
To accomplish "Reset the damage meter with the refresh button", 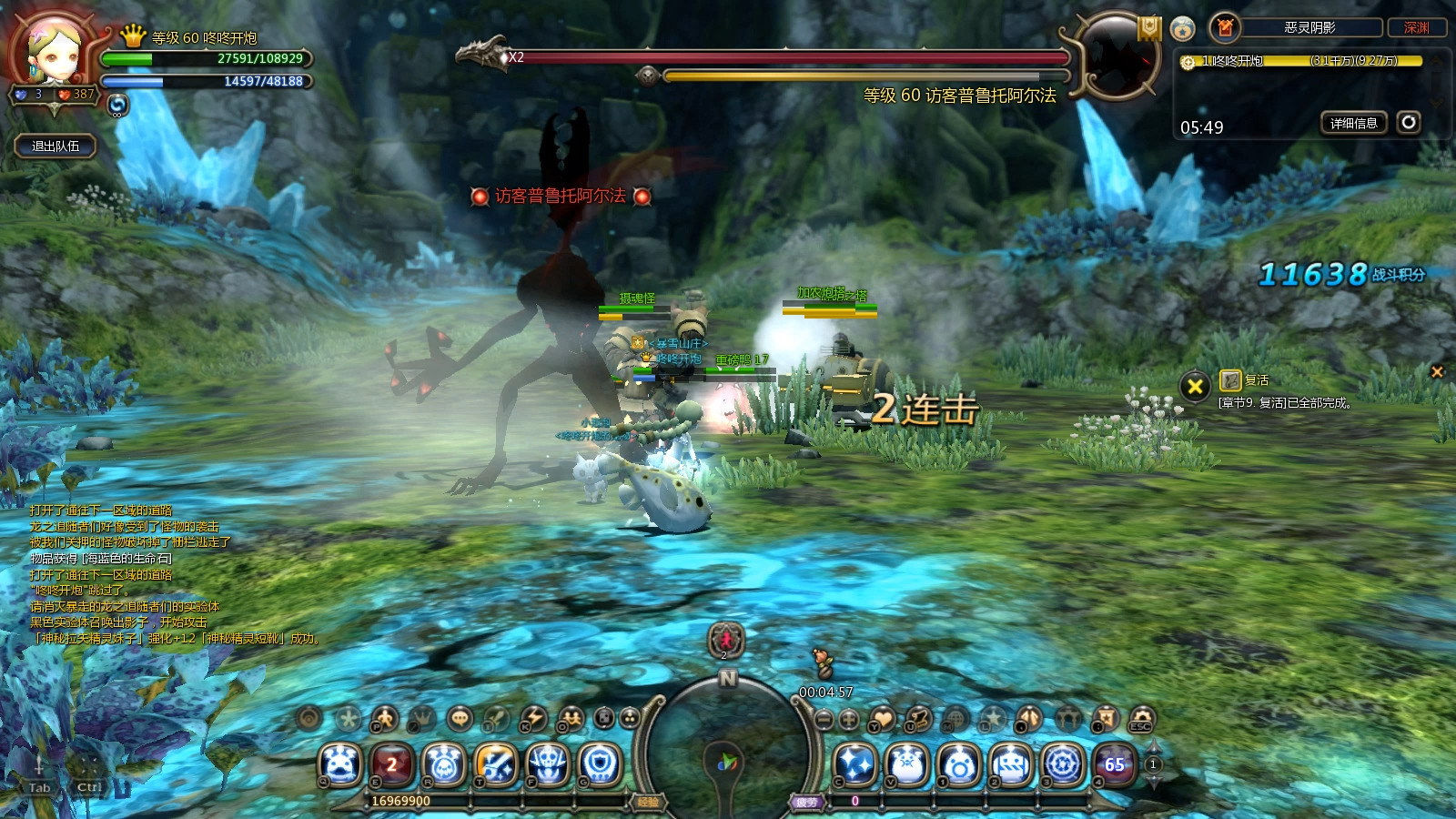I will click(x=1409, y=122).
